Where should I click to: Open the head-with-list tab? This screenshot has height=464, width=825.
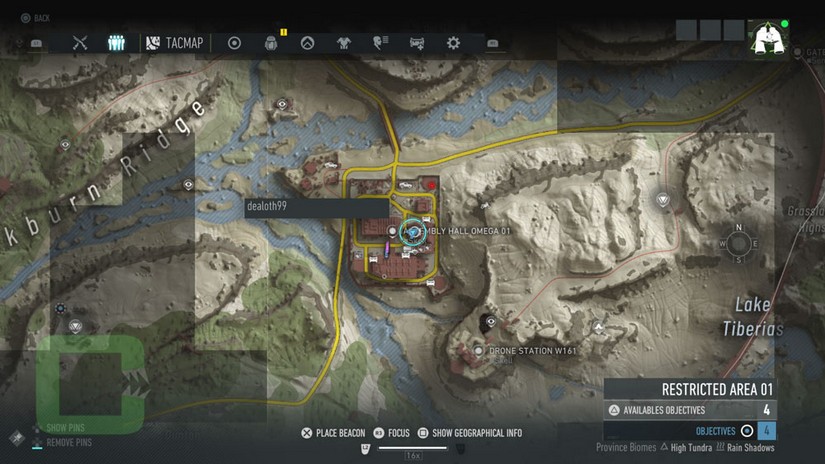click(x=380, y=43)
